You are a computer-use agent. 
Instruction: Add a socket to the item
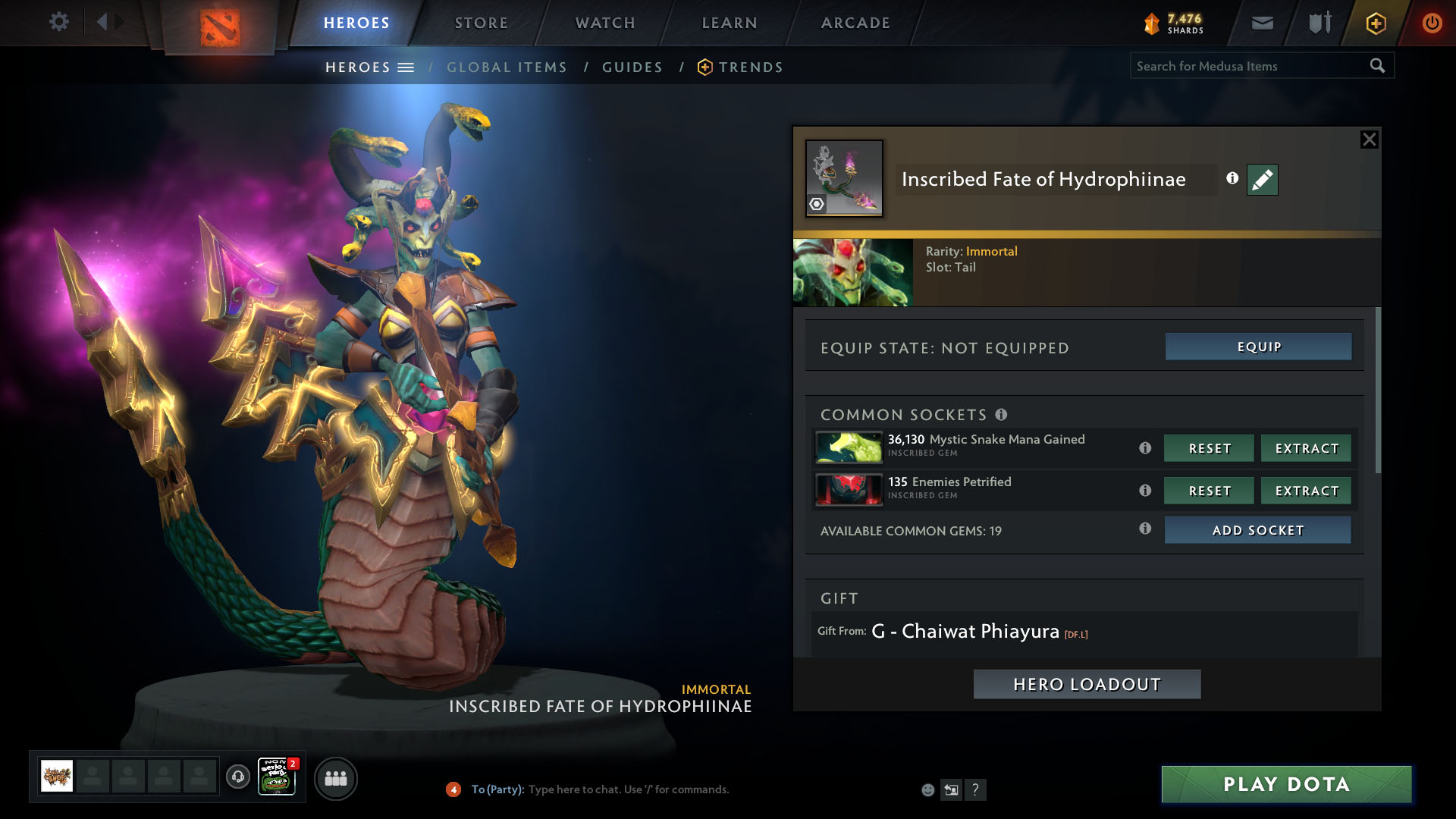pos(1257,530)
